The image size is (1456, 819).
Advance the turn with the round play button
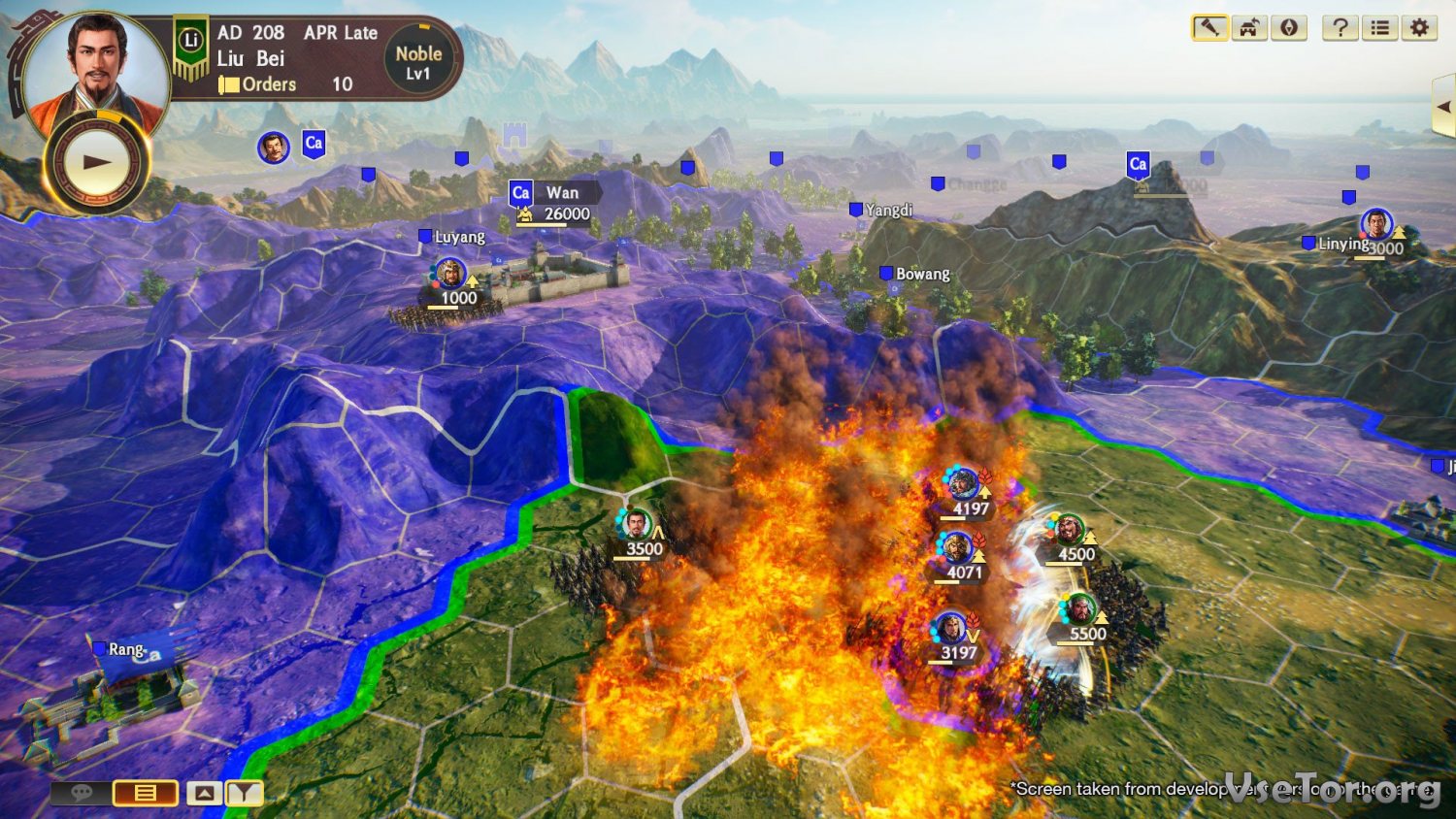tap(96, 162)
